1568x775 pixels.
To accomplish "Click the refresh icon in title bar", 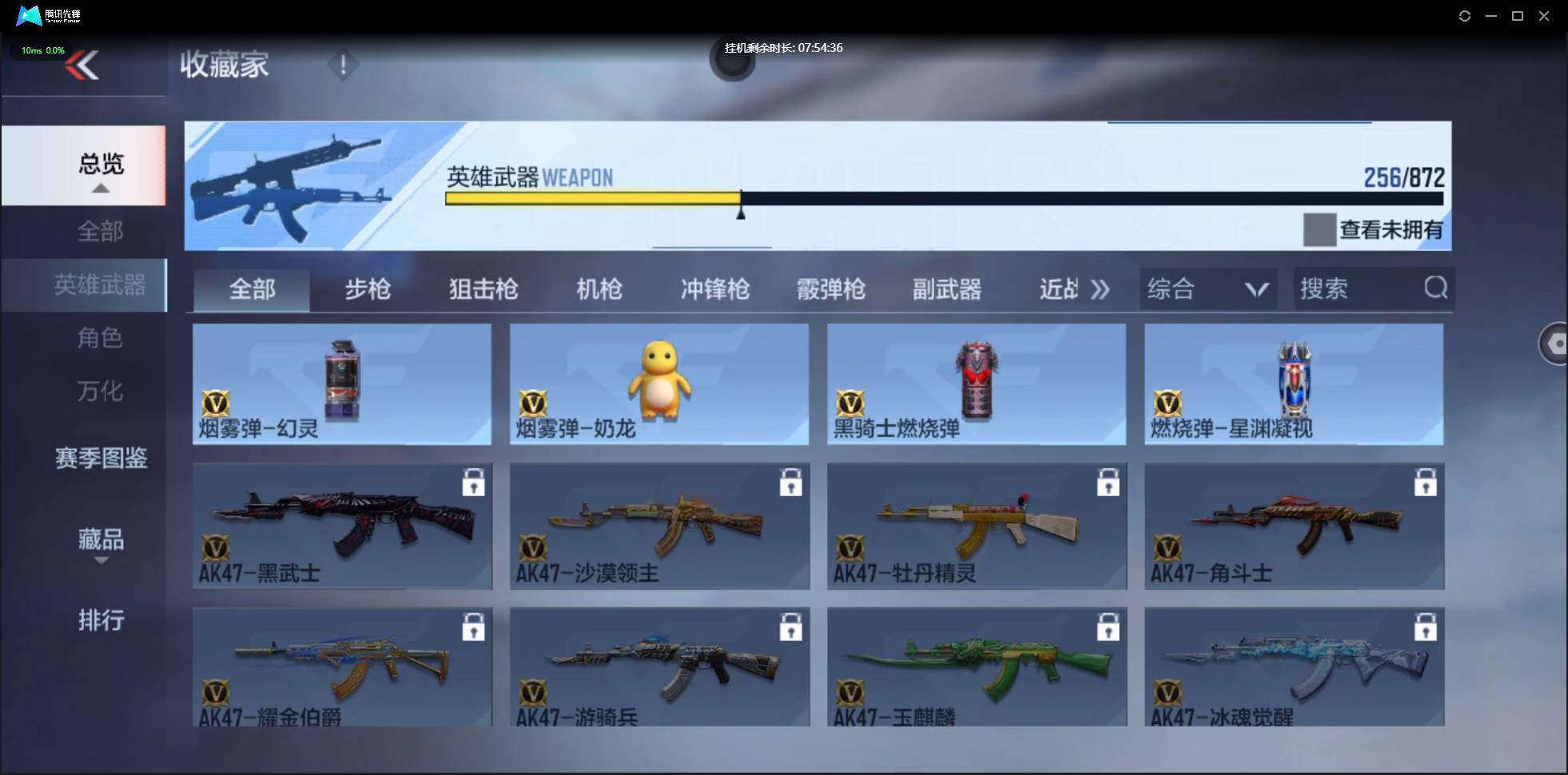I will pos(1465,15).
